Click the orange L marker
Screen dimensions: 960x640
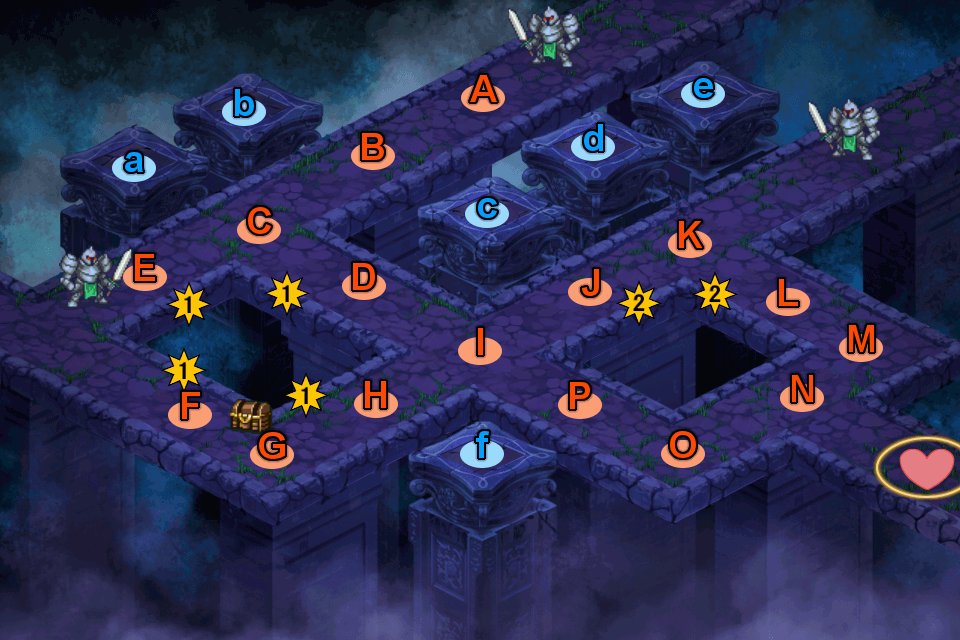[788, 298]
